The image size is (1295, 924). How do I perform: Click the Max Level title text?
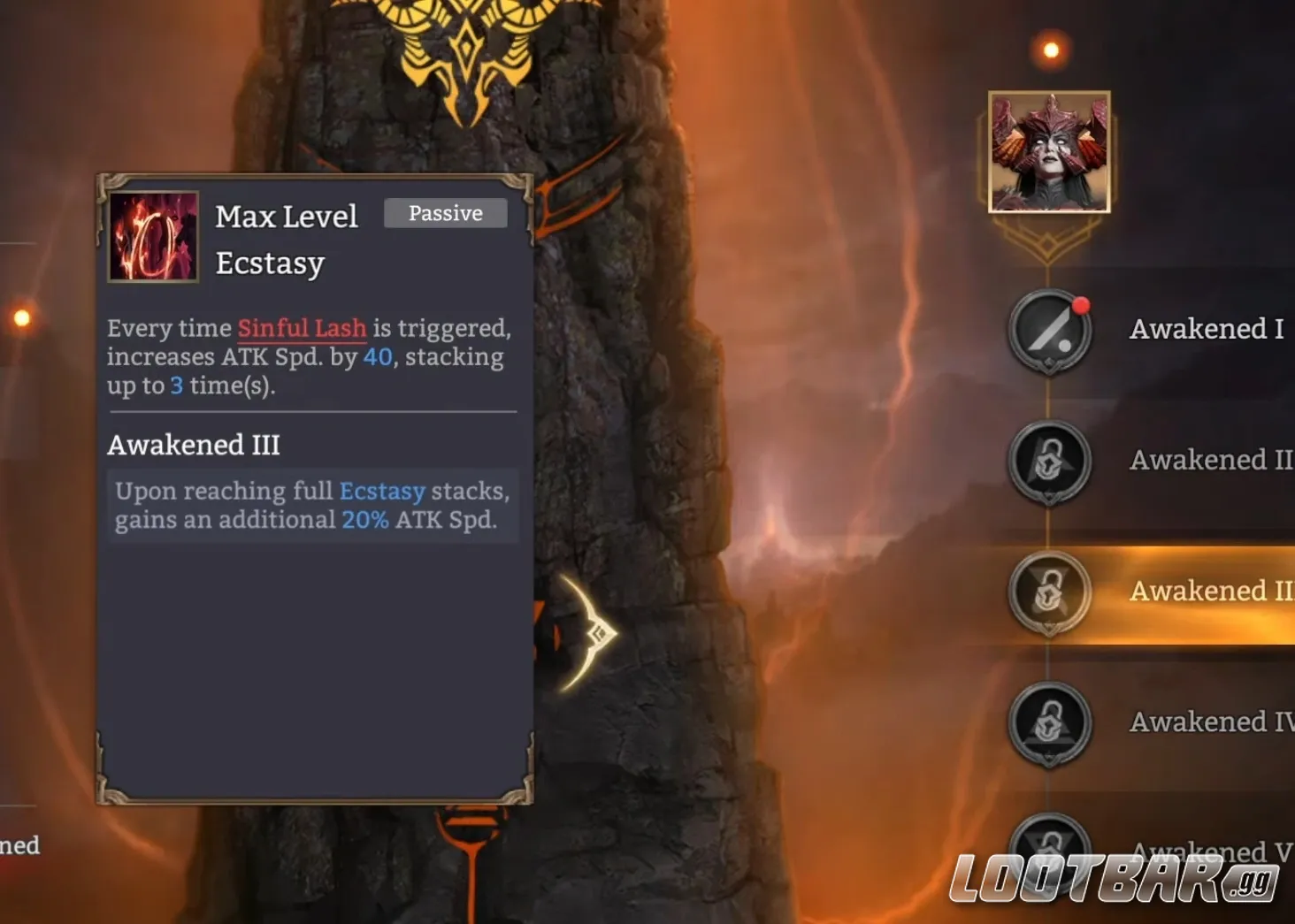287,216
